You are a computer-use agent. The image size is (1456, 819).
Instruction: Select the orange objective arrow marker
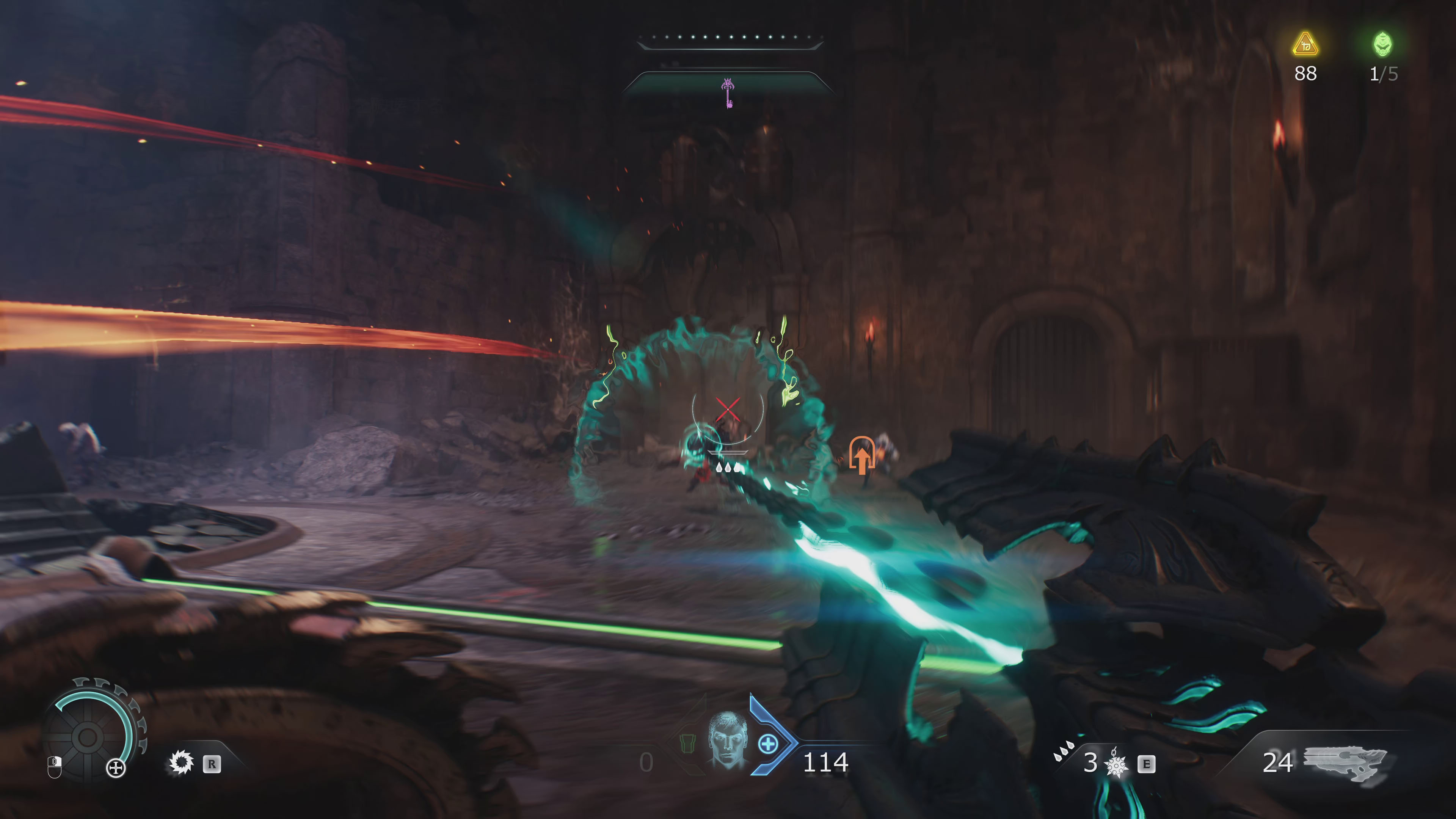coord(861,455)
